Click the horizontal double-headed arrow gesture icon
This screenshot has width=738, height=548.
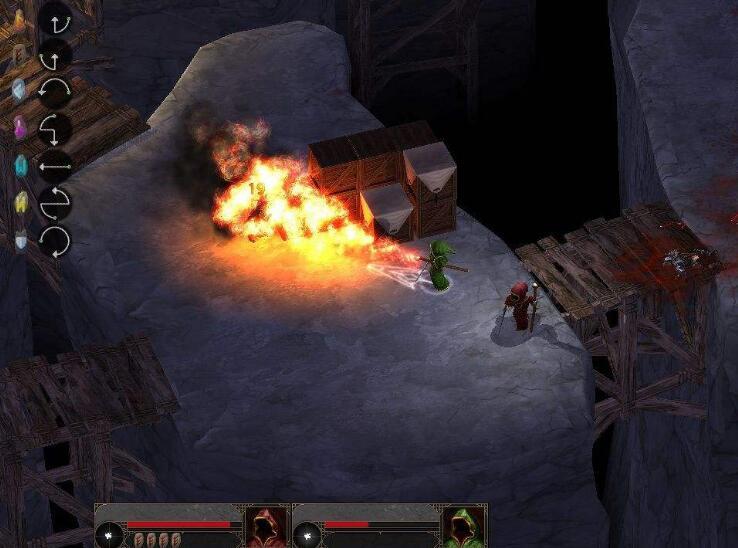(54, 166)
